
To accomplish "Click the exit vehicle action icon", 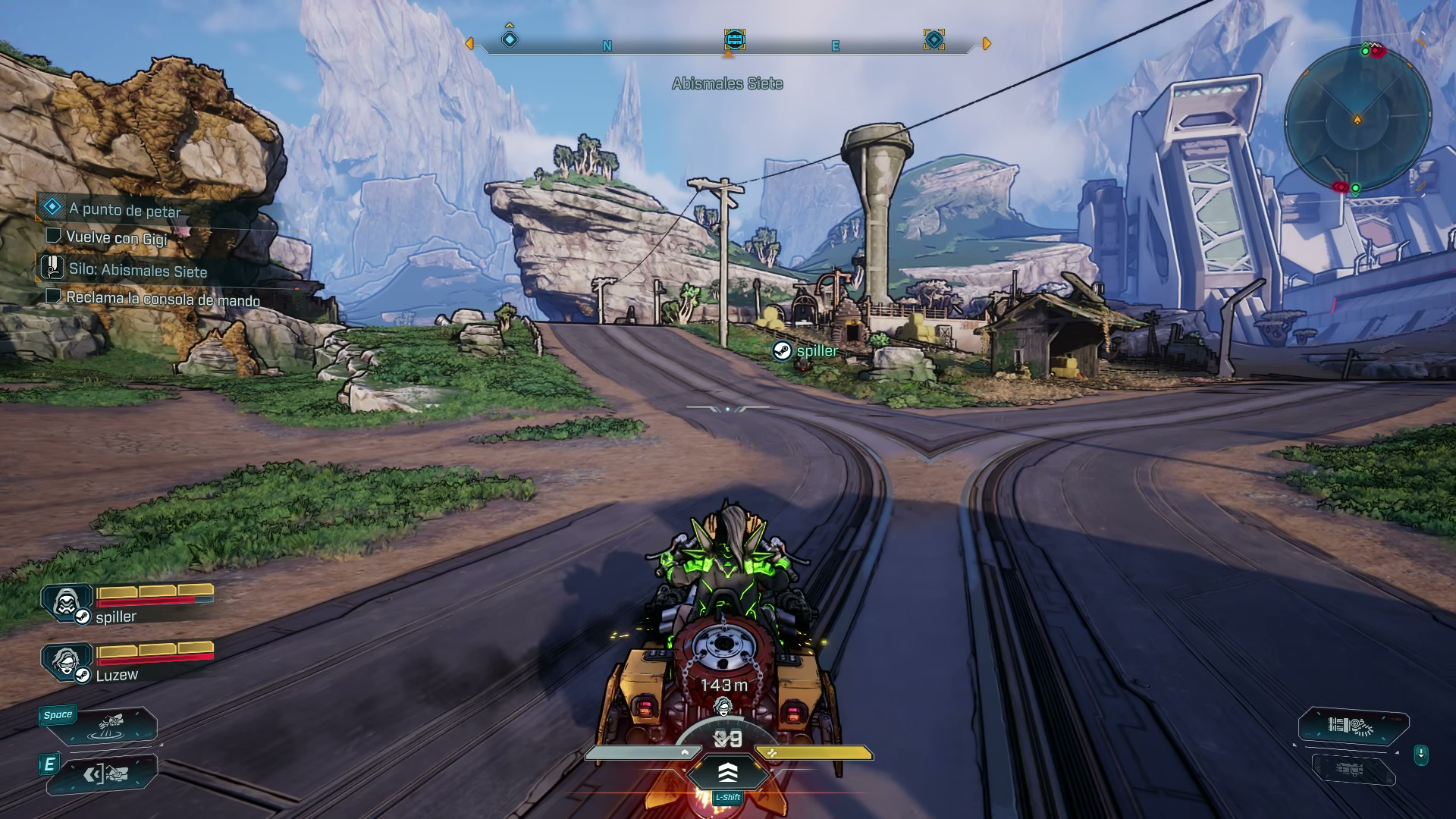I will (105, 774).
